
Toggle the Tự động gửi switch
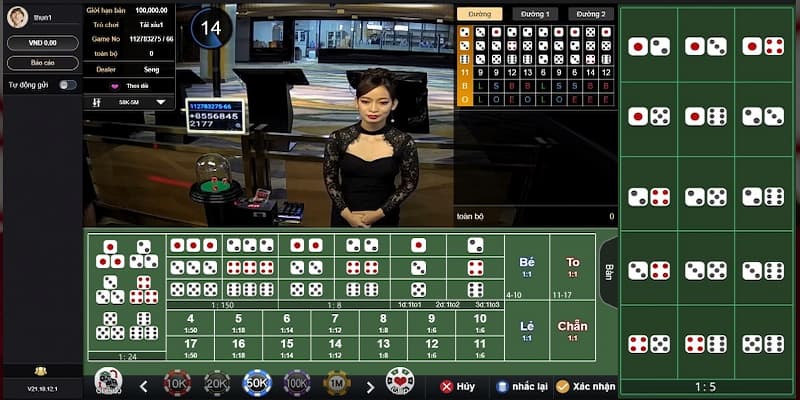[67, 85]
